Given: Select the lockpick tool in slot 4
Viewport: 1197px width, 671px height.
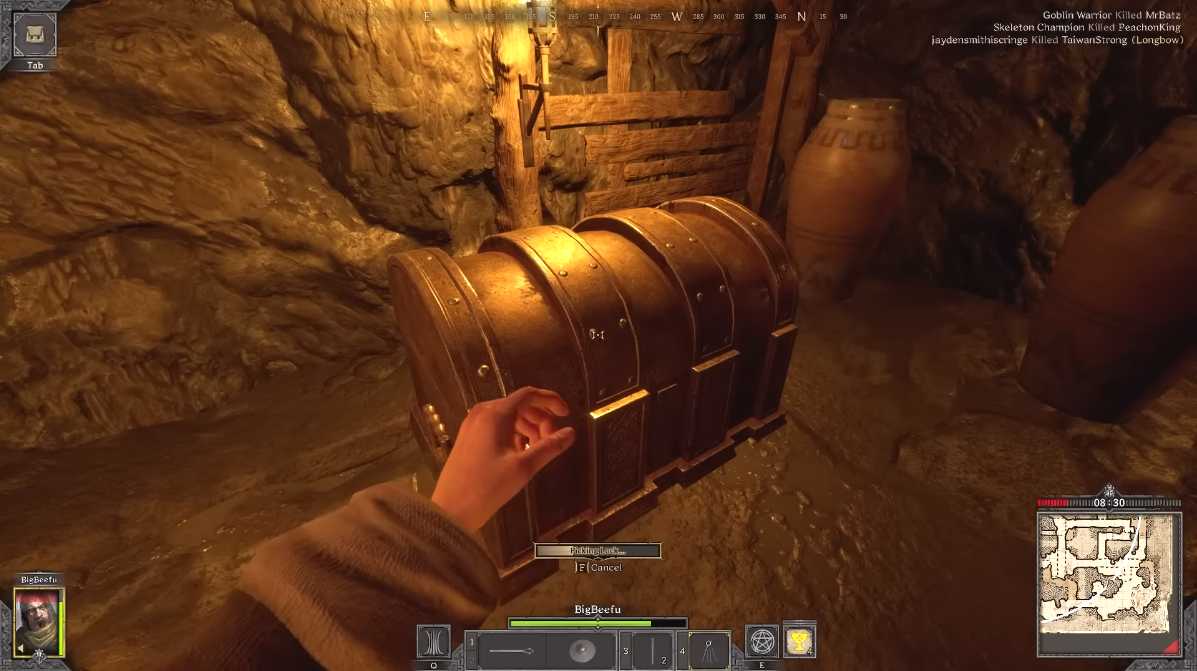Looking at the screenshot, I should [x=709, y=651].
